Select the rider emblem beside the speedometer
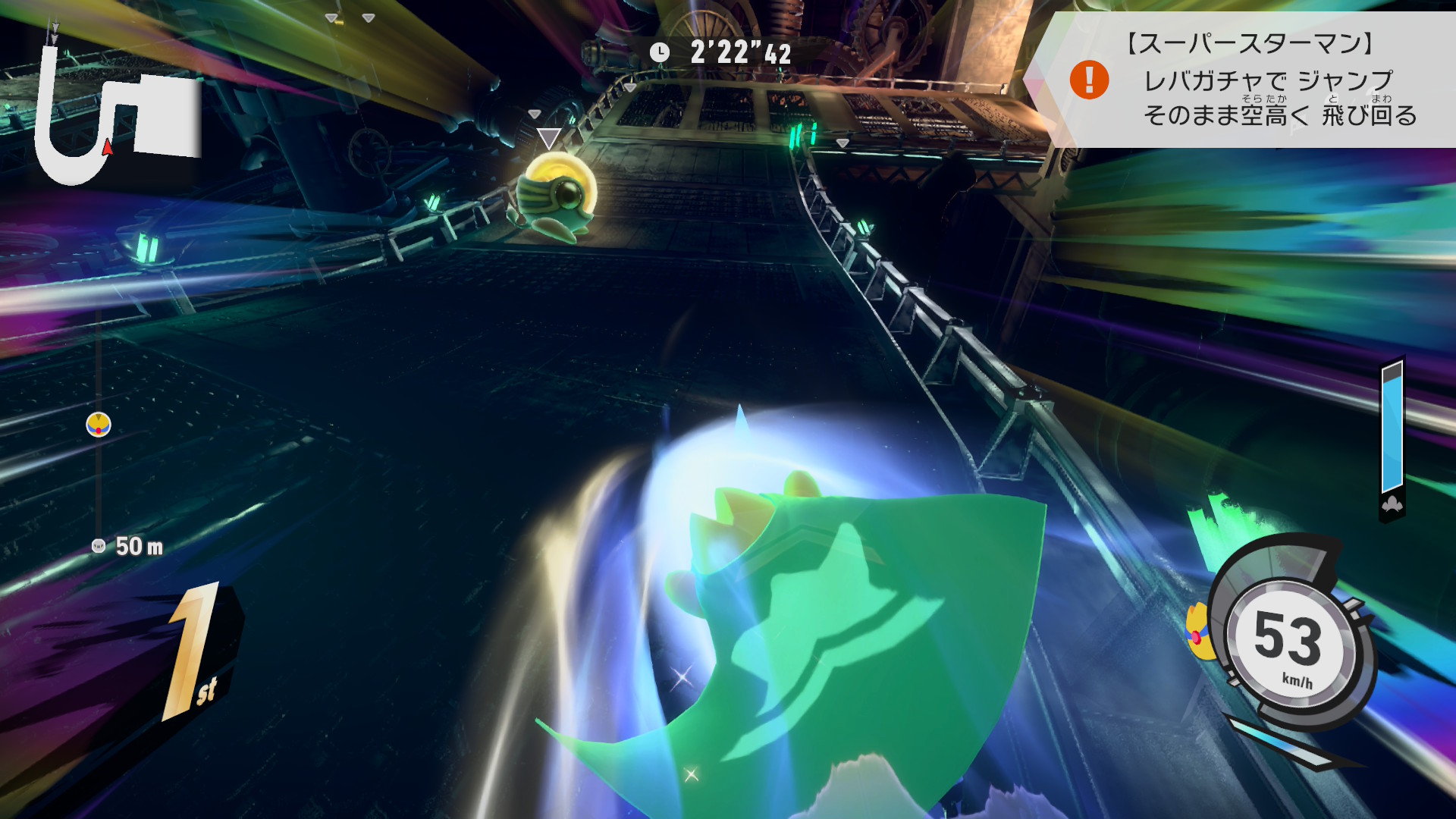Image resolution: width=1456 pixels, height=819 pixels. pos(1198,632)
